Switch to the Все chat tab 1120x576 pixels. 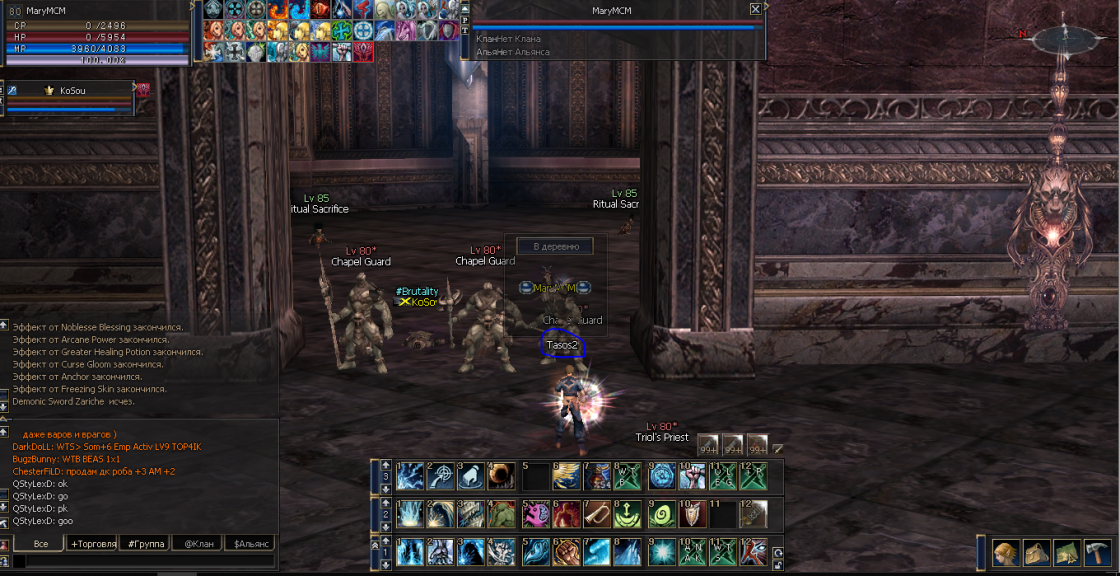[40, 544]
